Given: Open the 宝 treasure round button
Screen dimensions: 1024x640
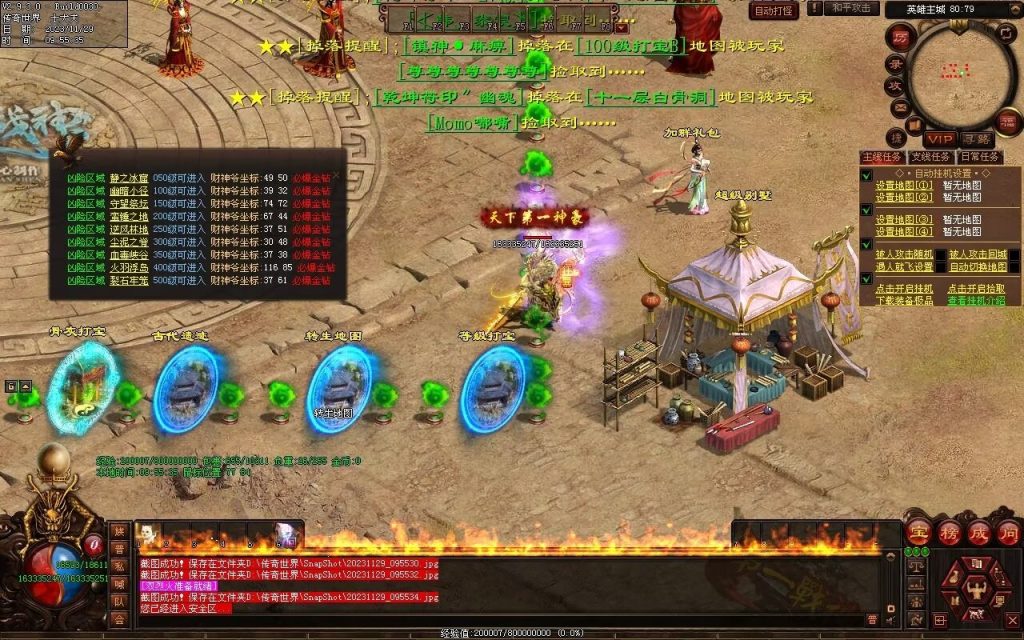Looking at the screenshot, I should point(917,533).
